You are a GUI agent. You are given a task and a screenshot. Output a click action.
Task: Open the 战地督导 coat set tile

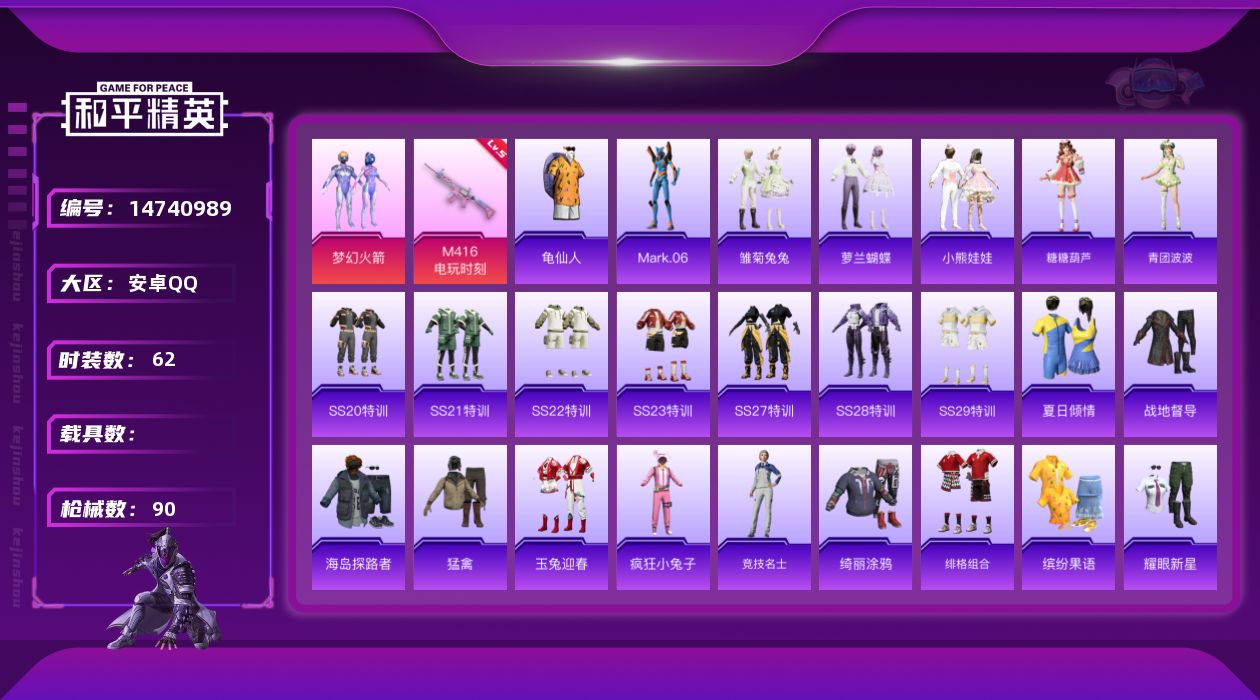(x=1170, y=364)
